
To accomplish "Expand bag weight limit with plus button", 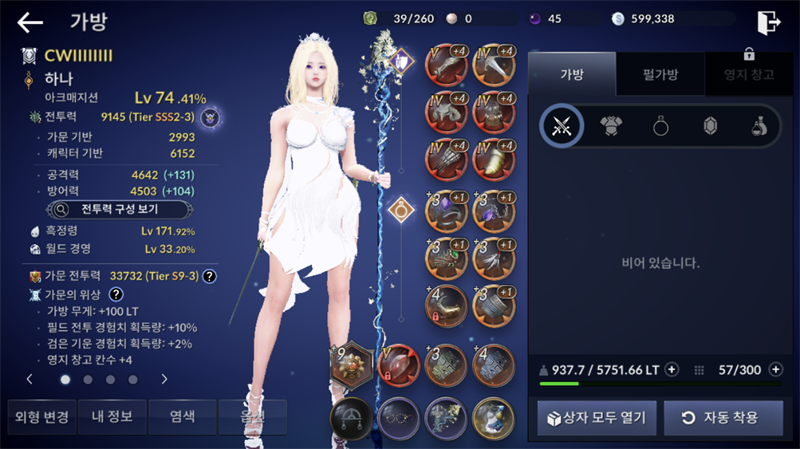I will pyautogui.click(x=671, y=369).
